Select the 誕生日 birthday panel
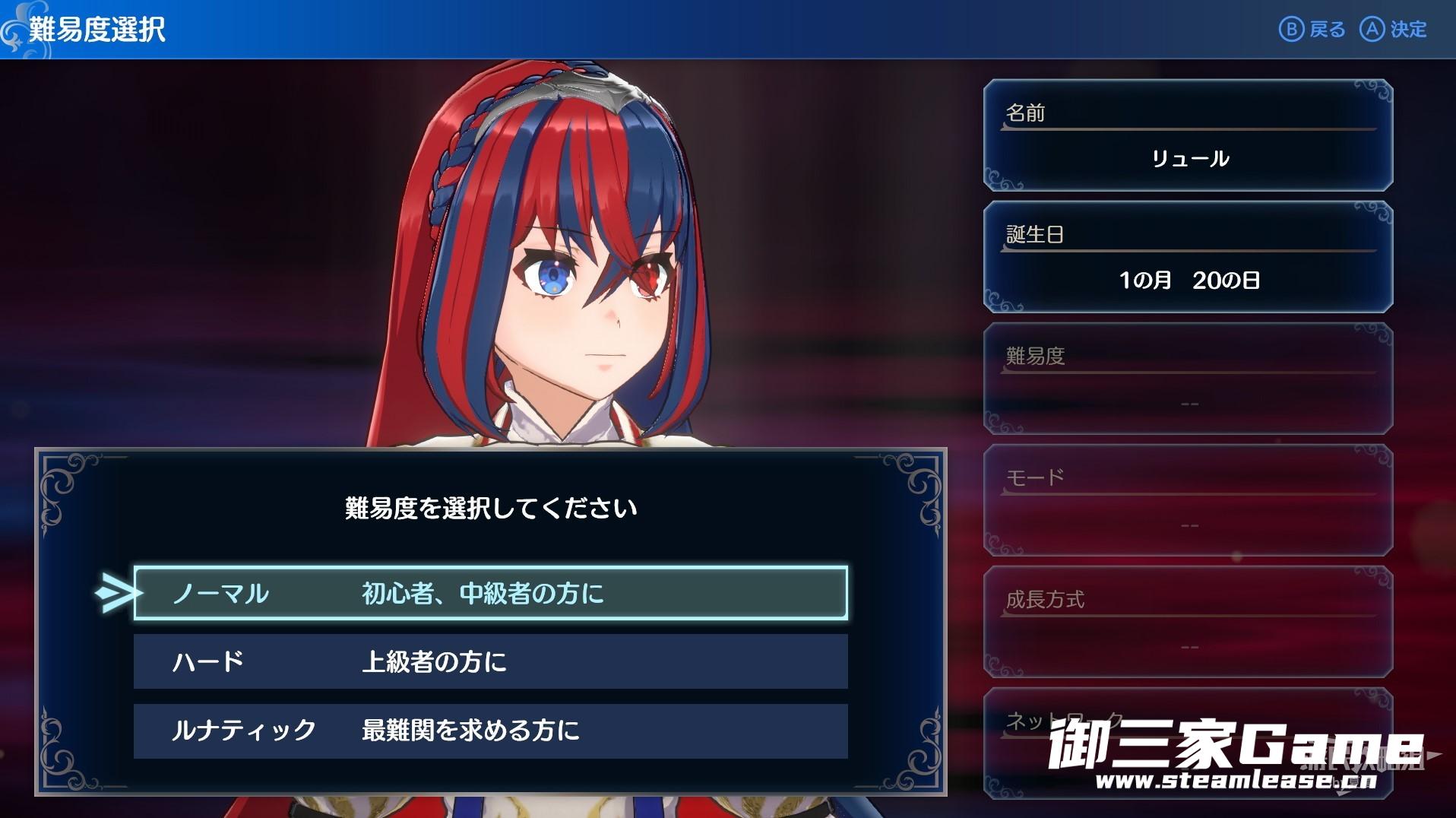1456x818 pixels. 1188,257
